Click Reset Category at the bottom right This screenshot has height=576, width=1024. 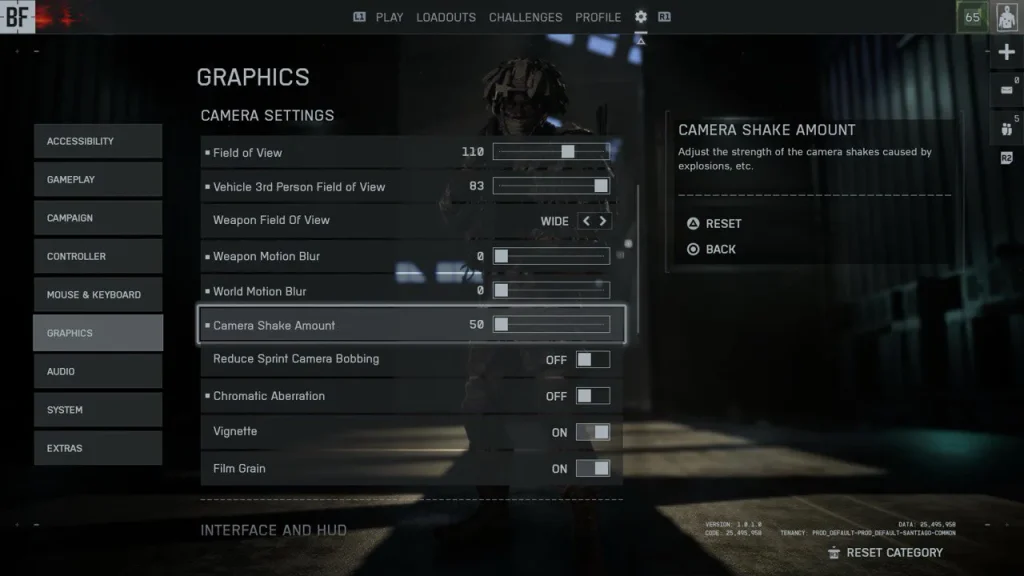[893, 552]
